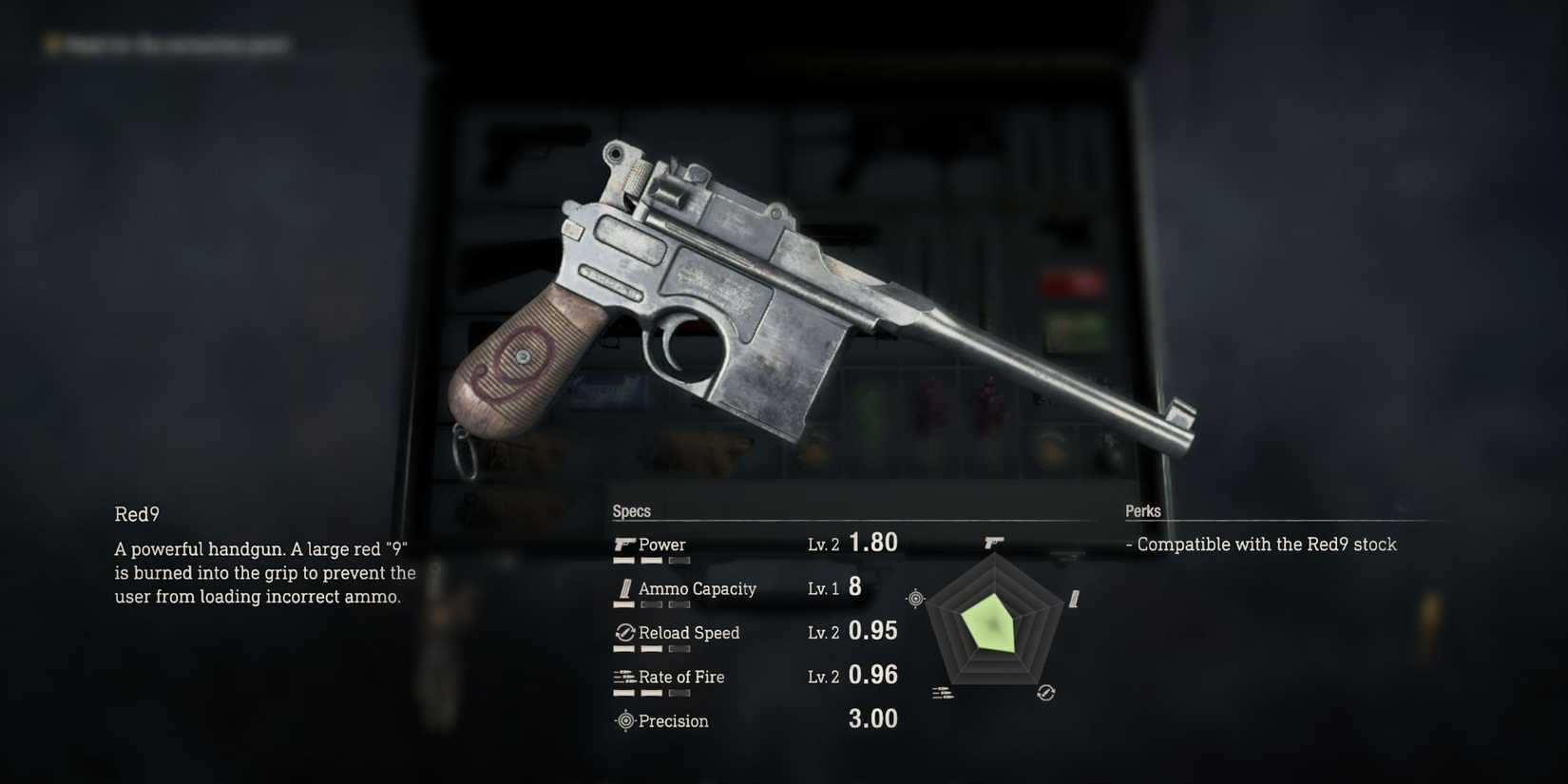Toggle the third upgrade segment under Ammo Capacity
This screenshot has height=784, width=1568.
[x=680, y=604]
